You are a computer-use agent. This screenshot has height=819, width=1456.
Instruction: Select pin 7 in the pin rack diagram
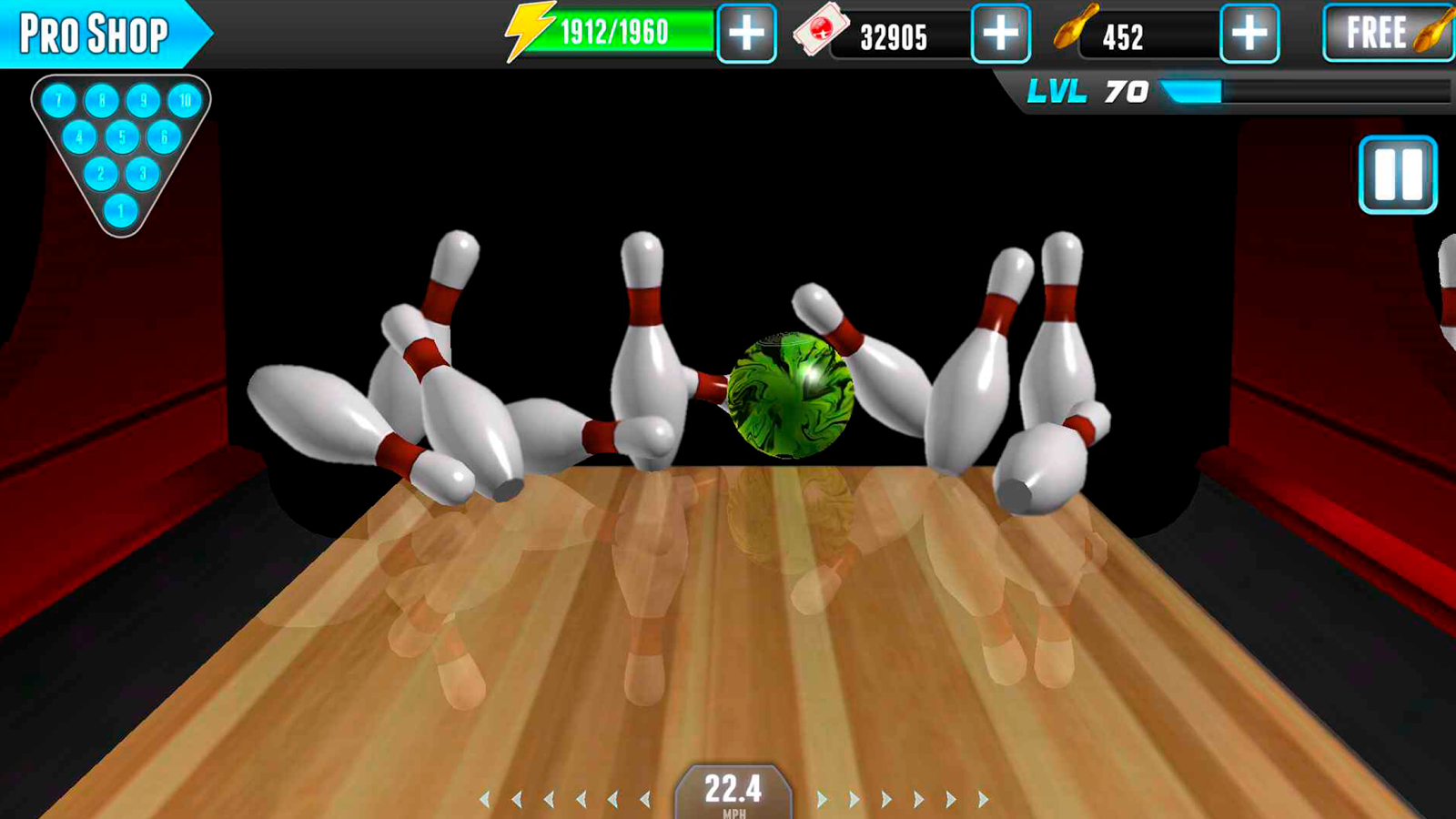pyautogui.click(x=60, y=102)
